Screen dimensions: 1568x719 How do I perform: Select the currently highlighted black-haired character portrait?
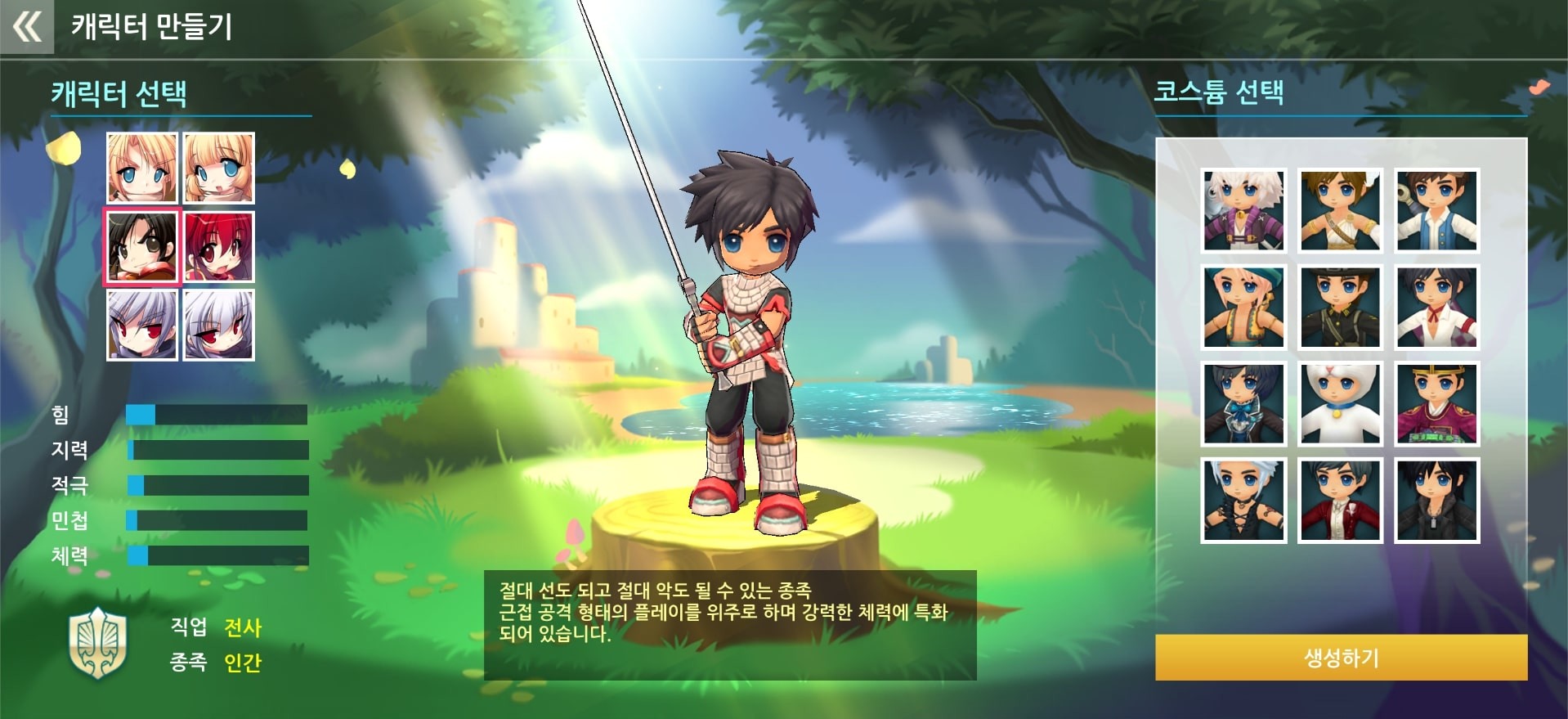142,247
